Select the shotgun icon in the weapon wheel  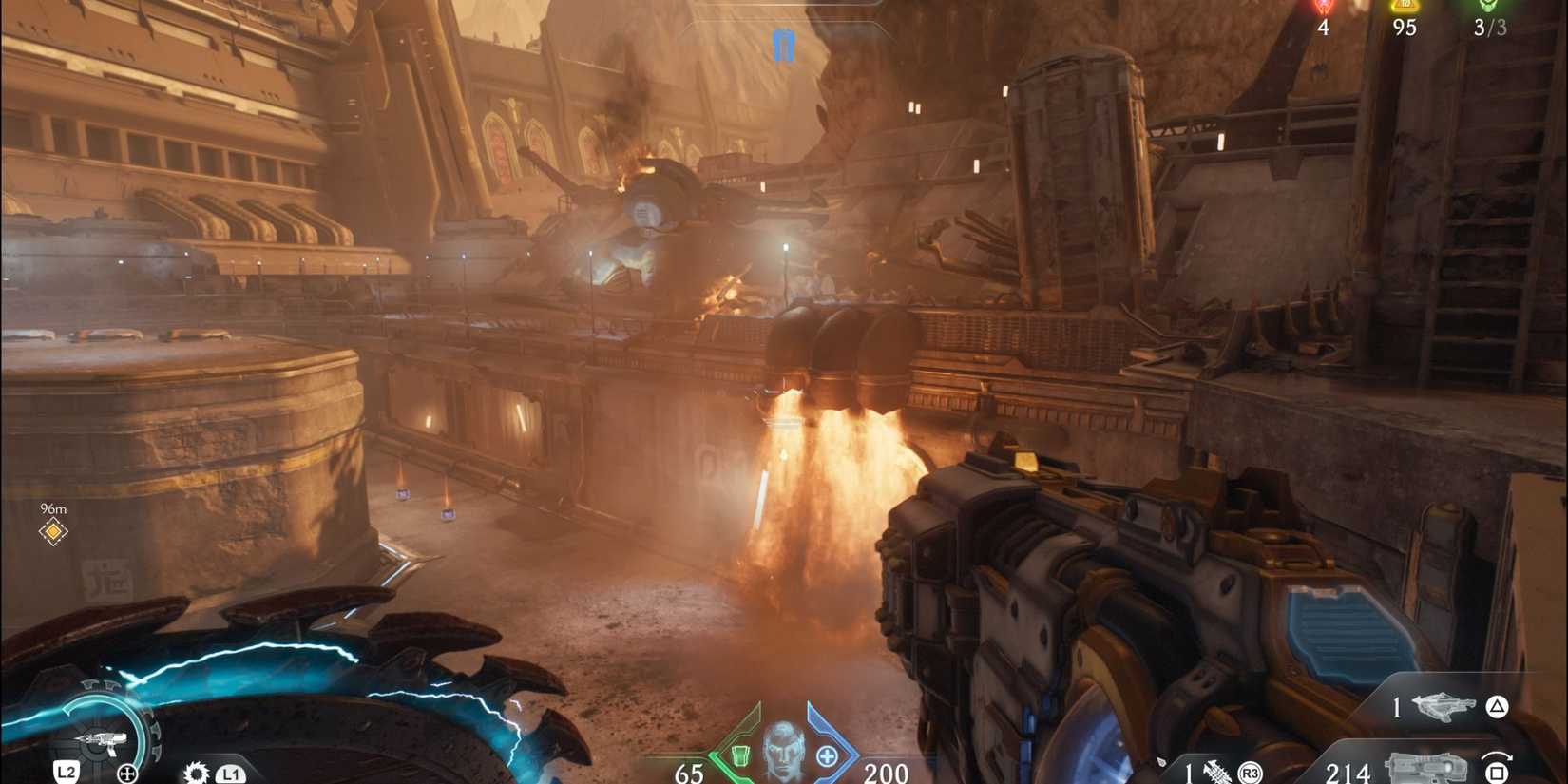click(102, 739)
